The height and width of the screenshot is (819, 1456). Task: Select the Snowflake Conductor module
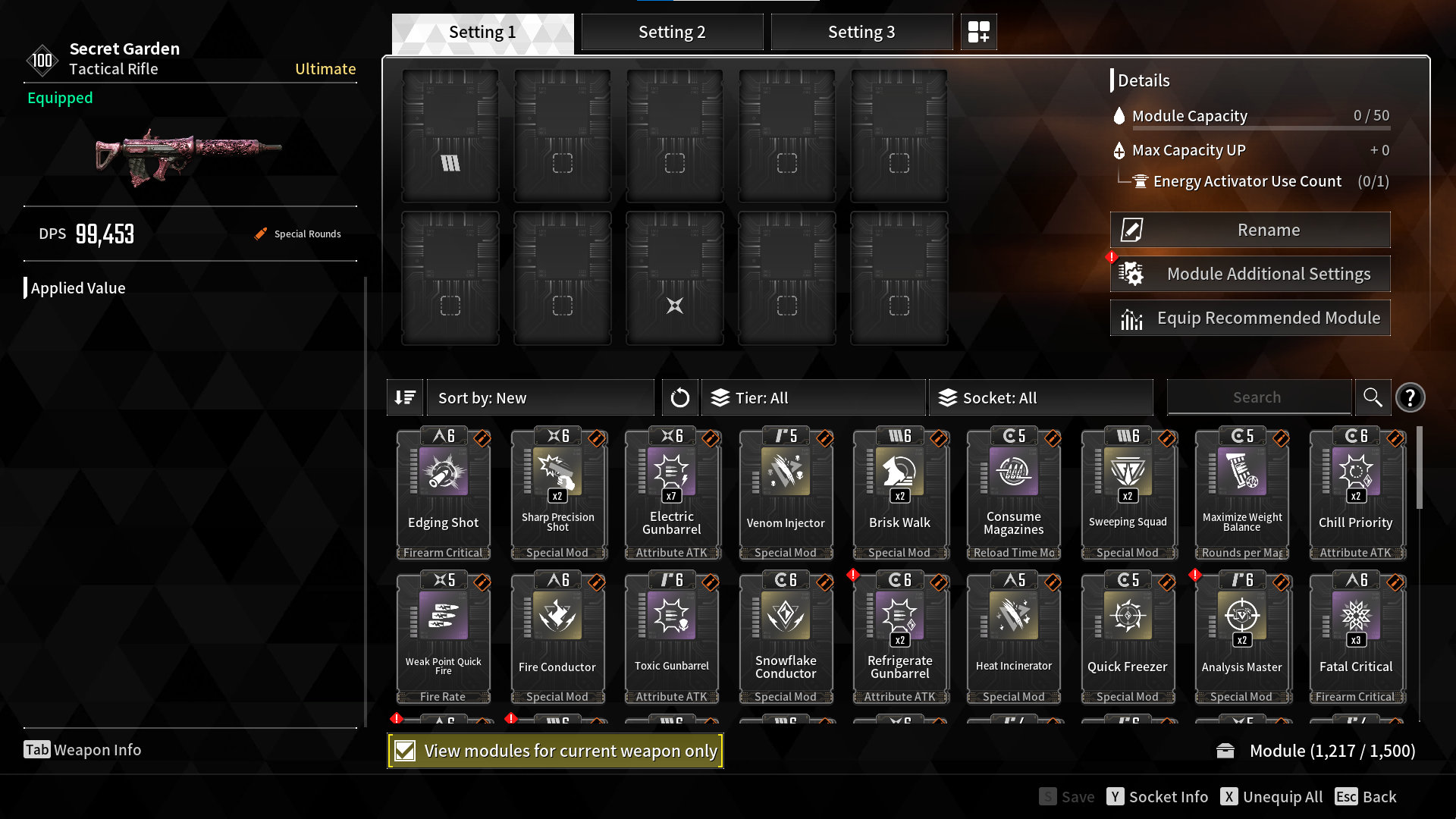[x=786, y=637]
